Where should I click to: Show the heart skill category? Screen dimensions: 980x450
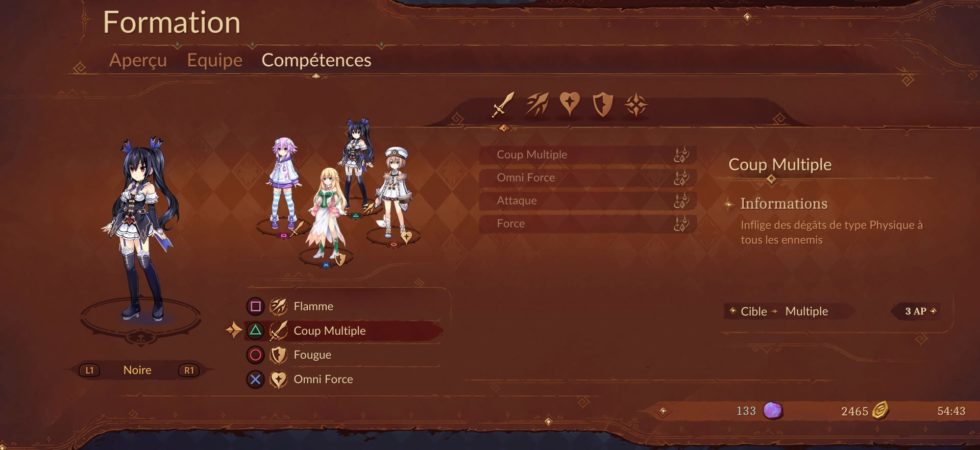[569, 104]
